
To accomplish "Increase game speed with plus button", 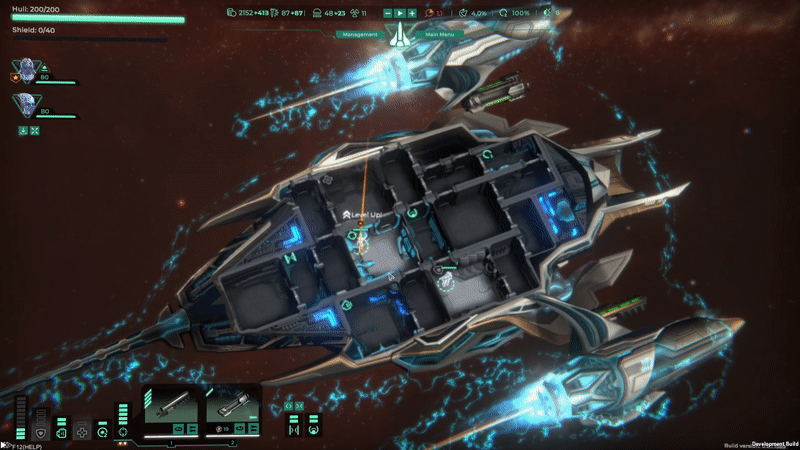I will pyautogui.click(x=412, y=13).
